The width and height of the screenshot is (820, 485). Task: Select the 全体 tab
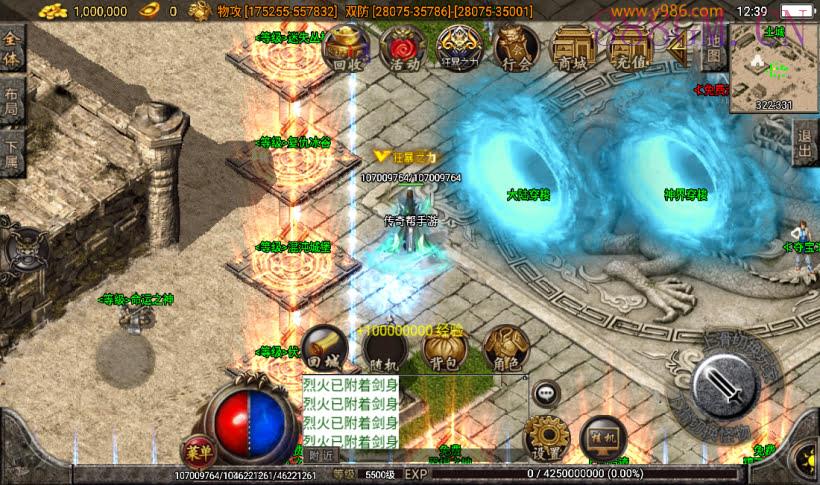point(12,47)
